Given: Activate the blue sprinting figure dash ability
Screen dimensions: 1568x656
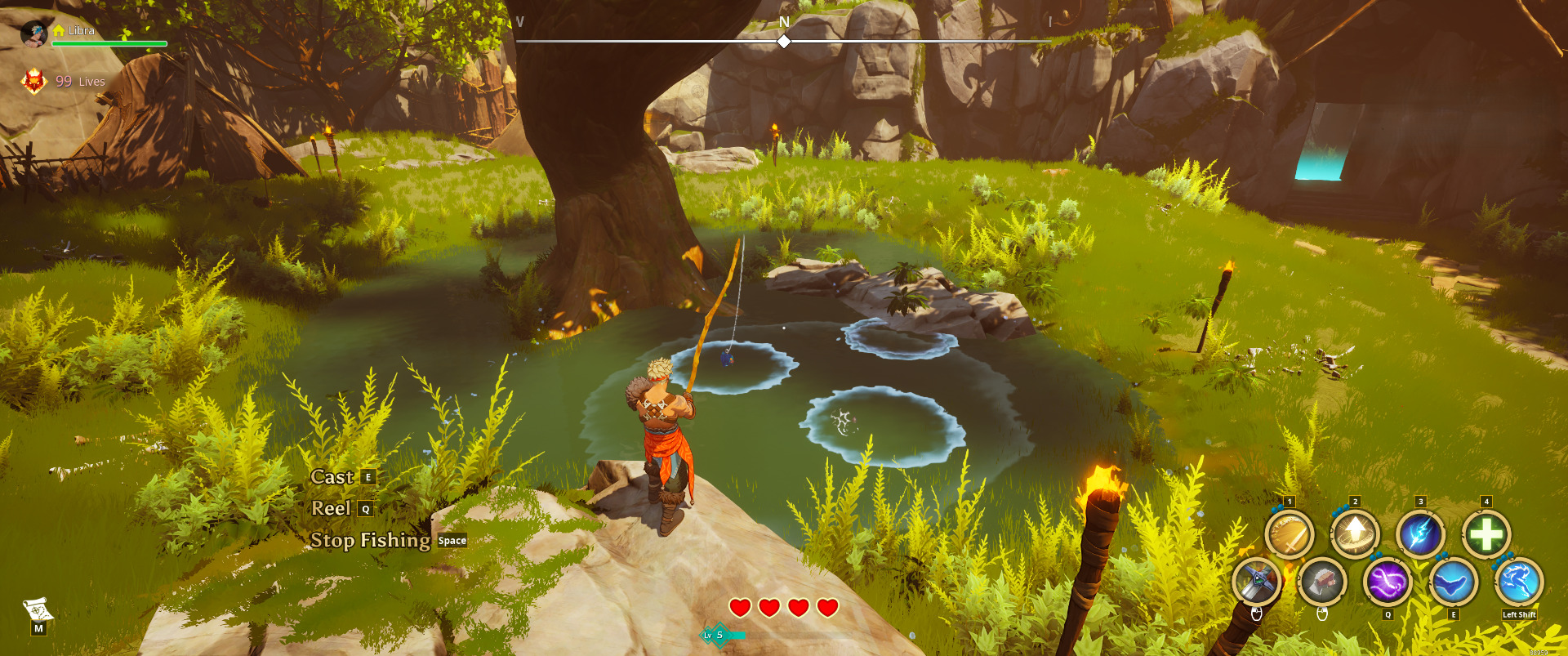Looking at the screenshot, I should [1519, 582].
